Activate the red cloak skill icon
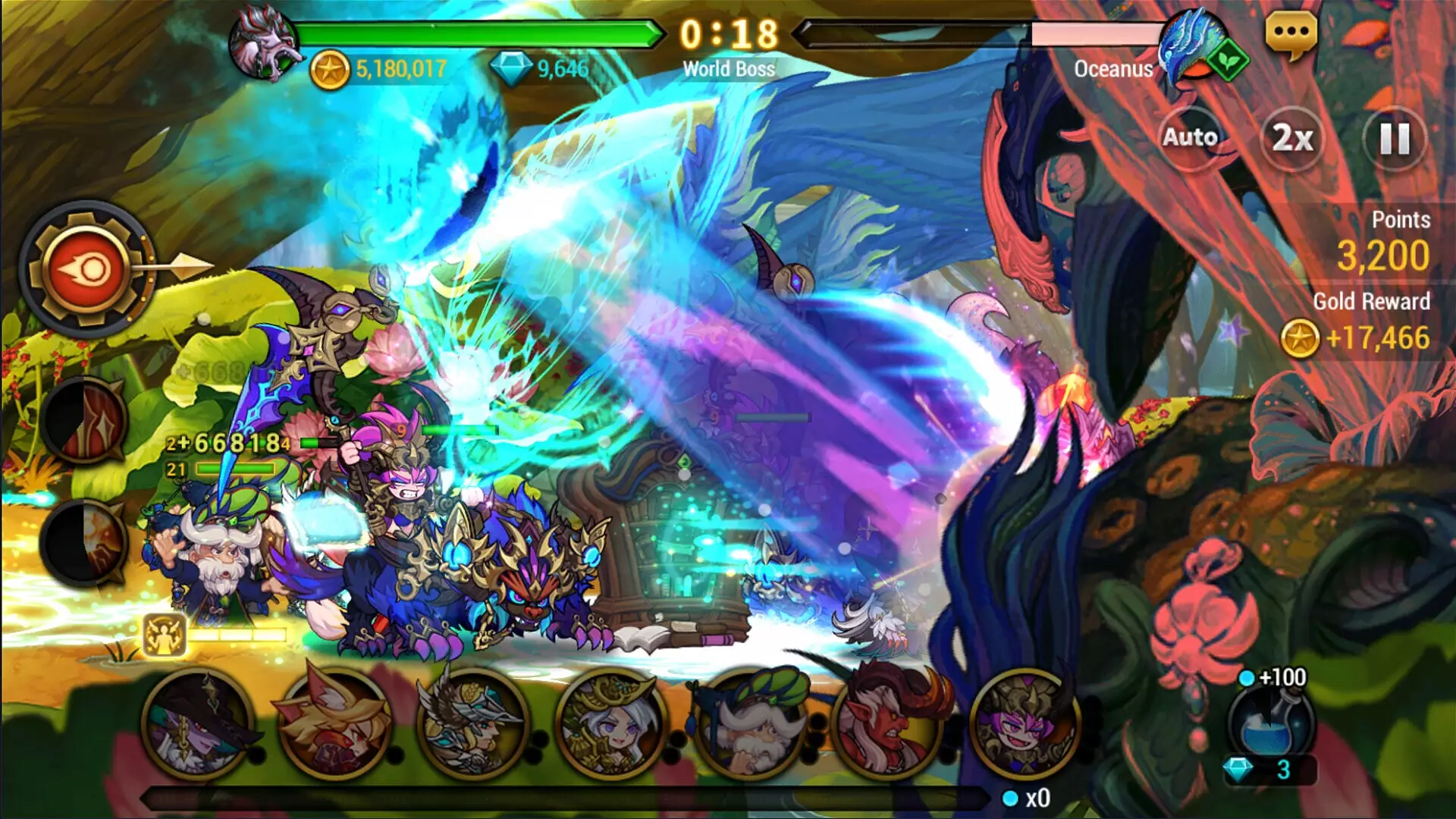This screenshot has height=819, width=1456. pos(85,419)
